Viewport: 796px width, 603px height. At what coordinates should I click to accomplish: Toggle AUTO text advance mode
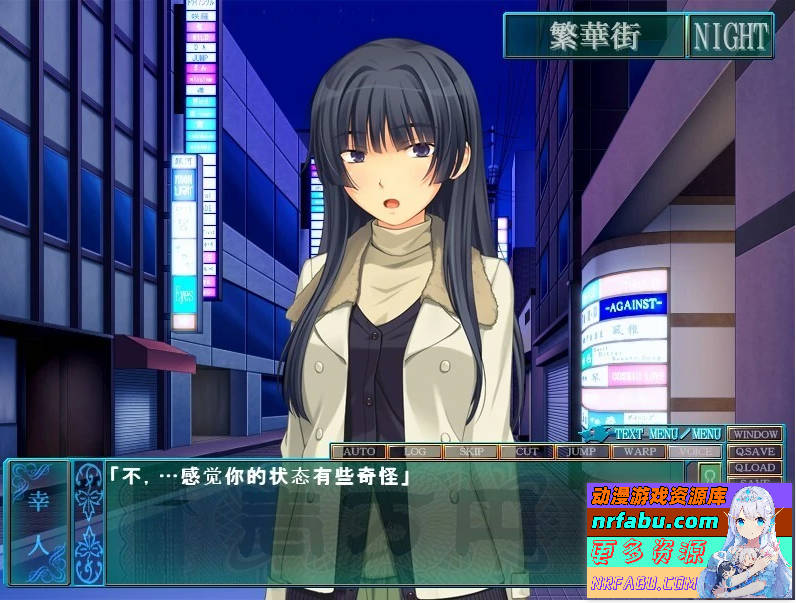[358, 451]
